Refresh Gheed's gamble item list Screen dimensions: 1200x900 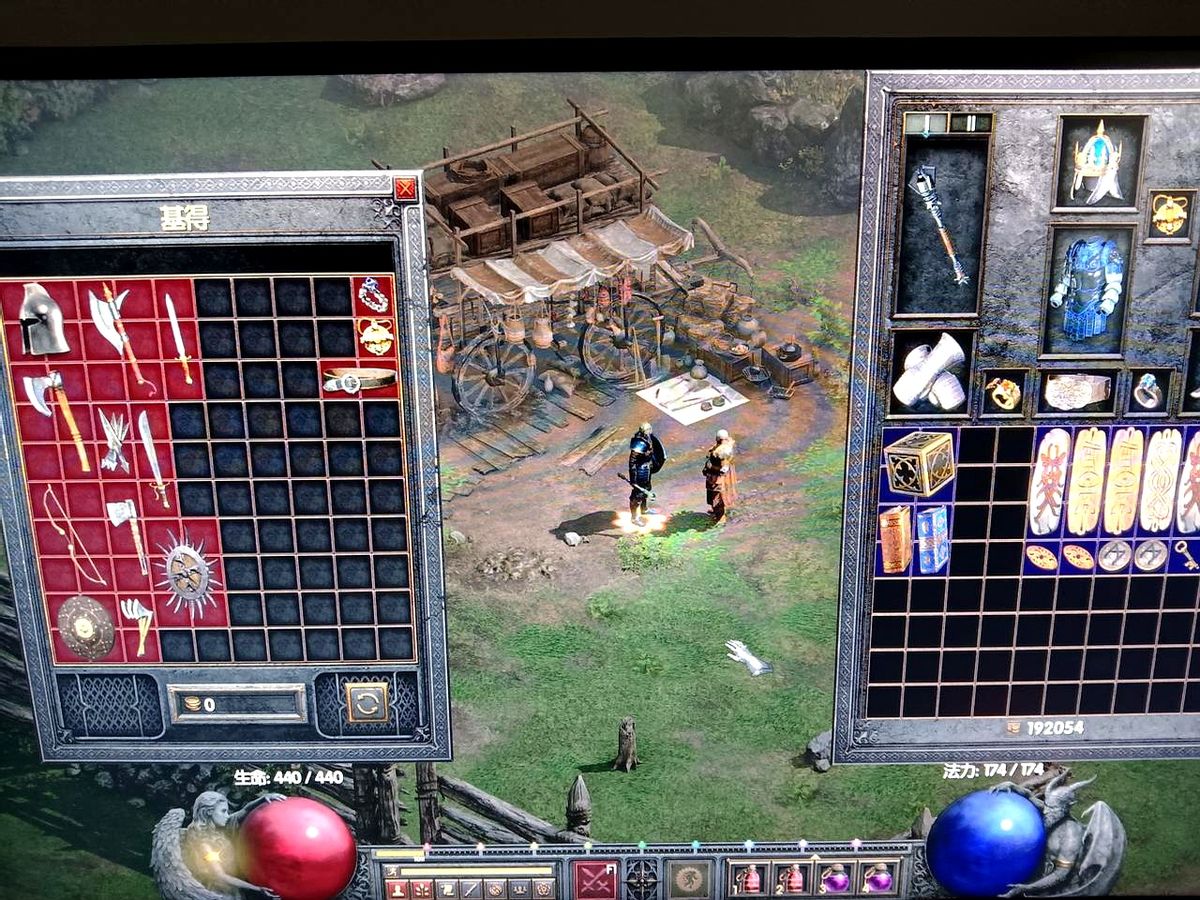(367, 702)
